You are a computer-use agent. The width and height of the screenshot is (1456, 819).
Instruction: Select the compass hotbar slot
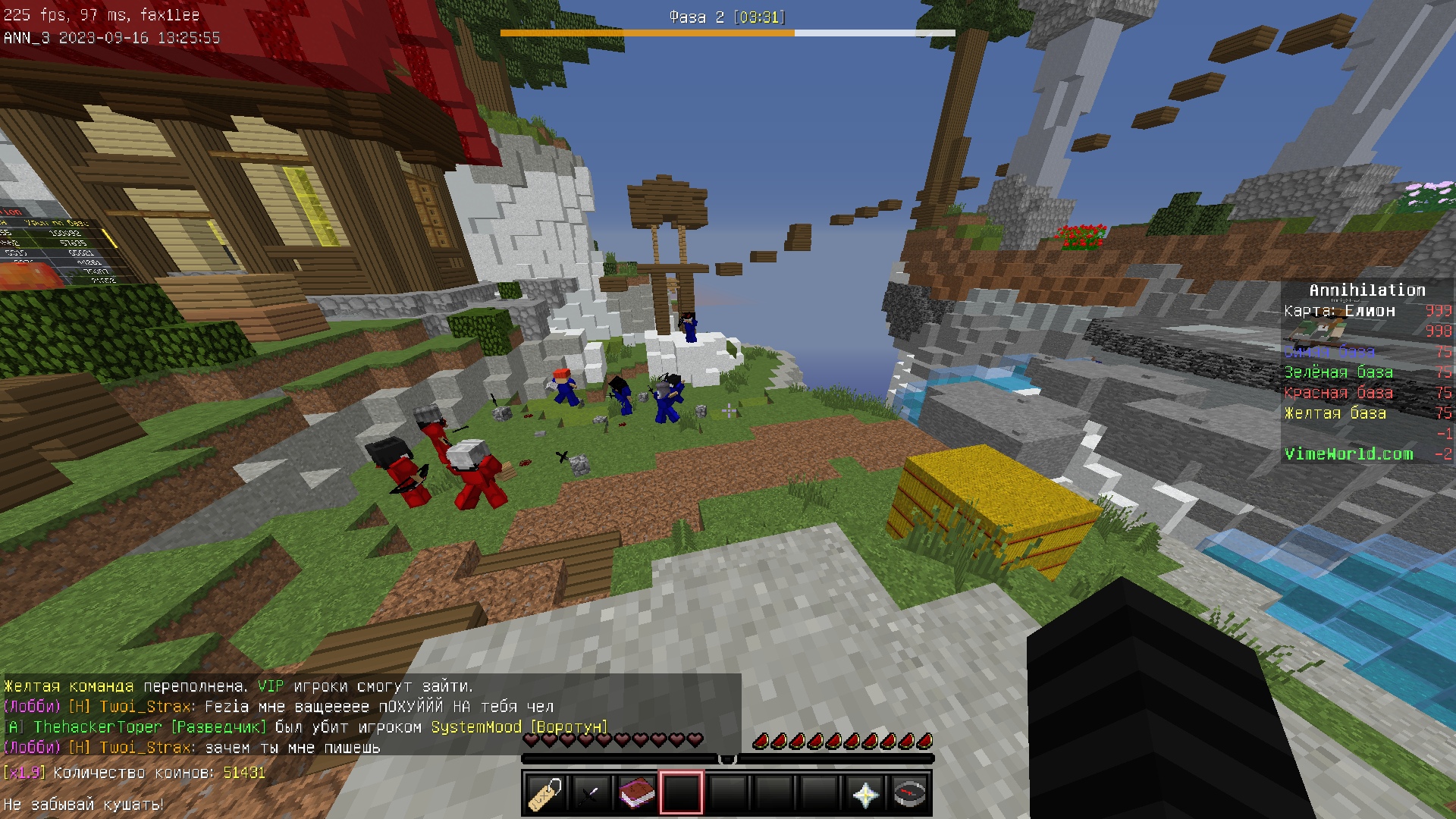point(910,793)
